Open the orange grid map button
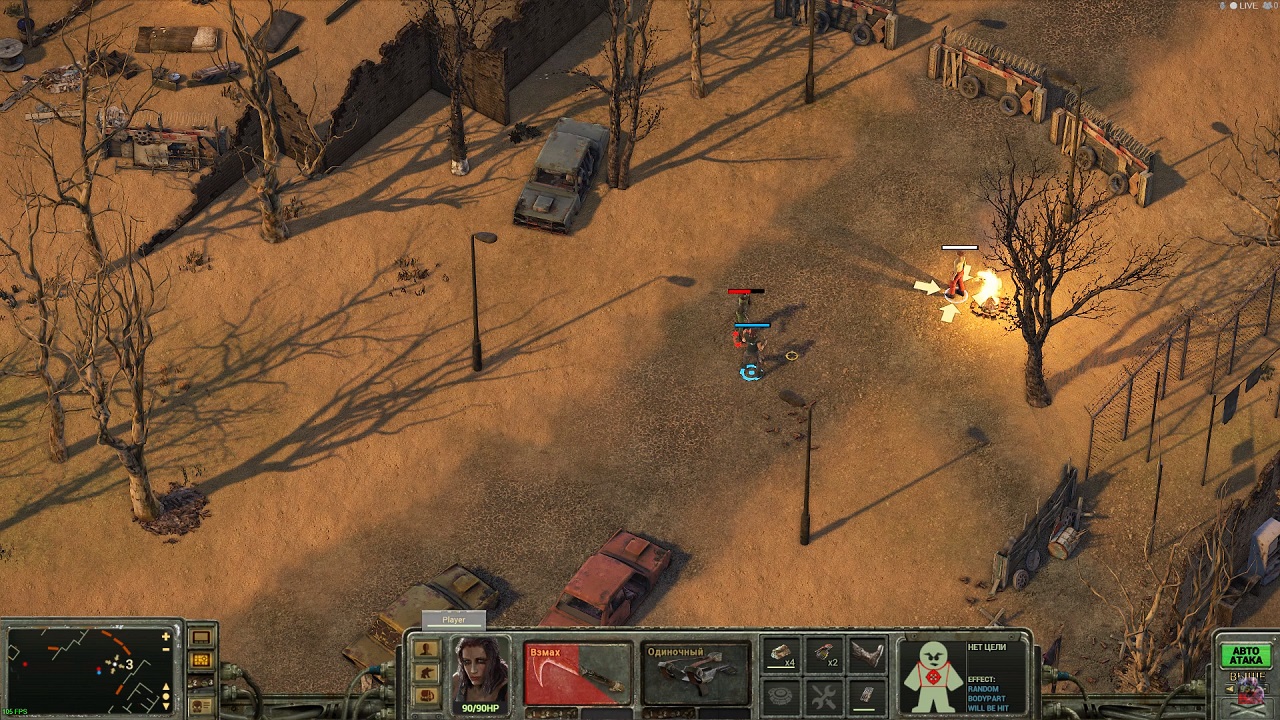 (x=201, y=660)
